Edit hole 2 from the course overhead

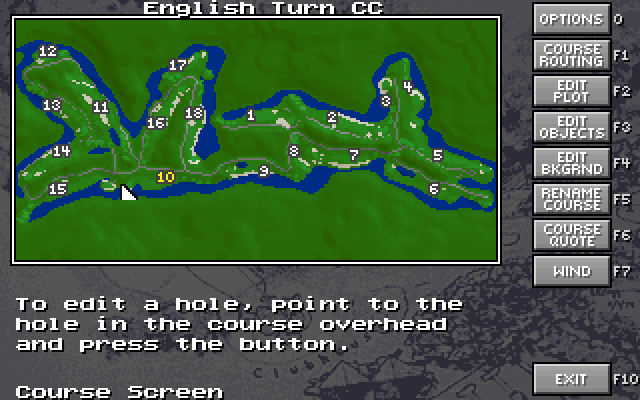(x=331, y=117)
